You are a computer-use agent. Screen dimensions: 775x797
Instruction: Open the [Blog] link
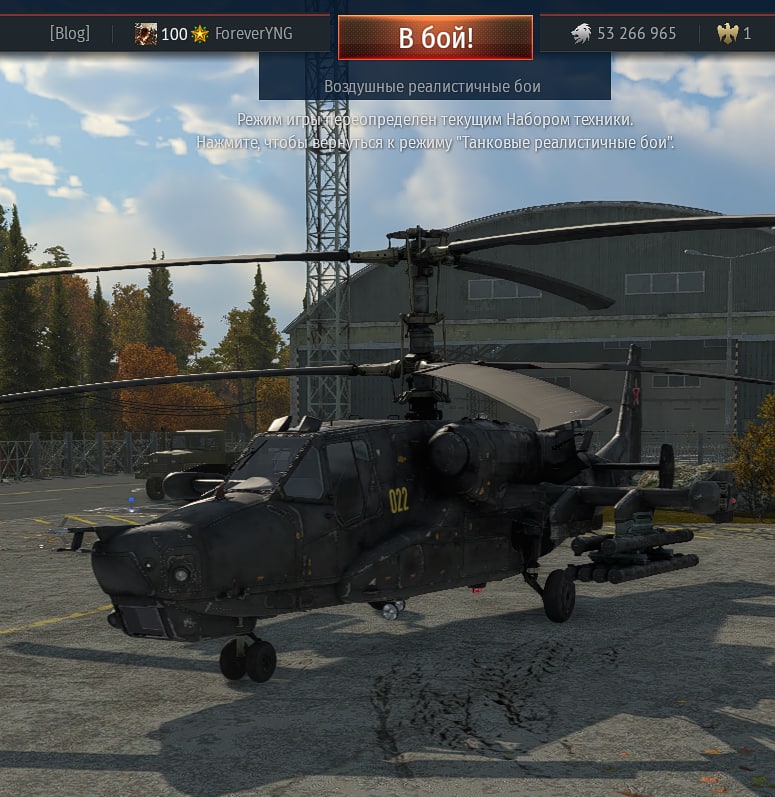[70, 34]
